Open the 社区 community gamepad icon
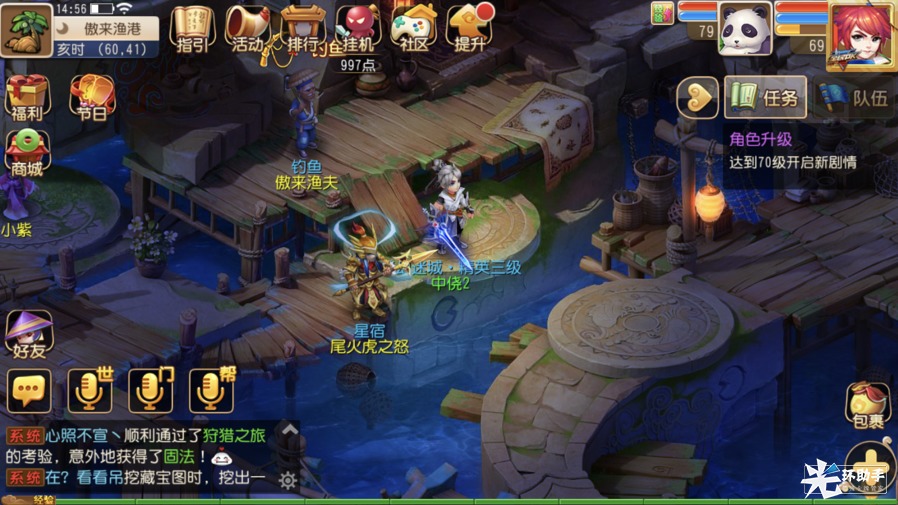 pyautogui.click(x=413, y=28)
